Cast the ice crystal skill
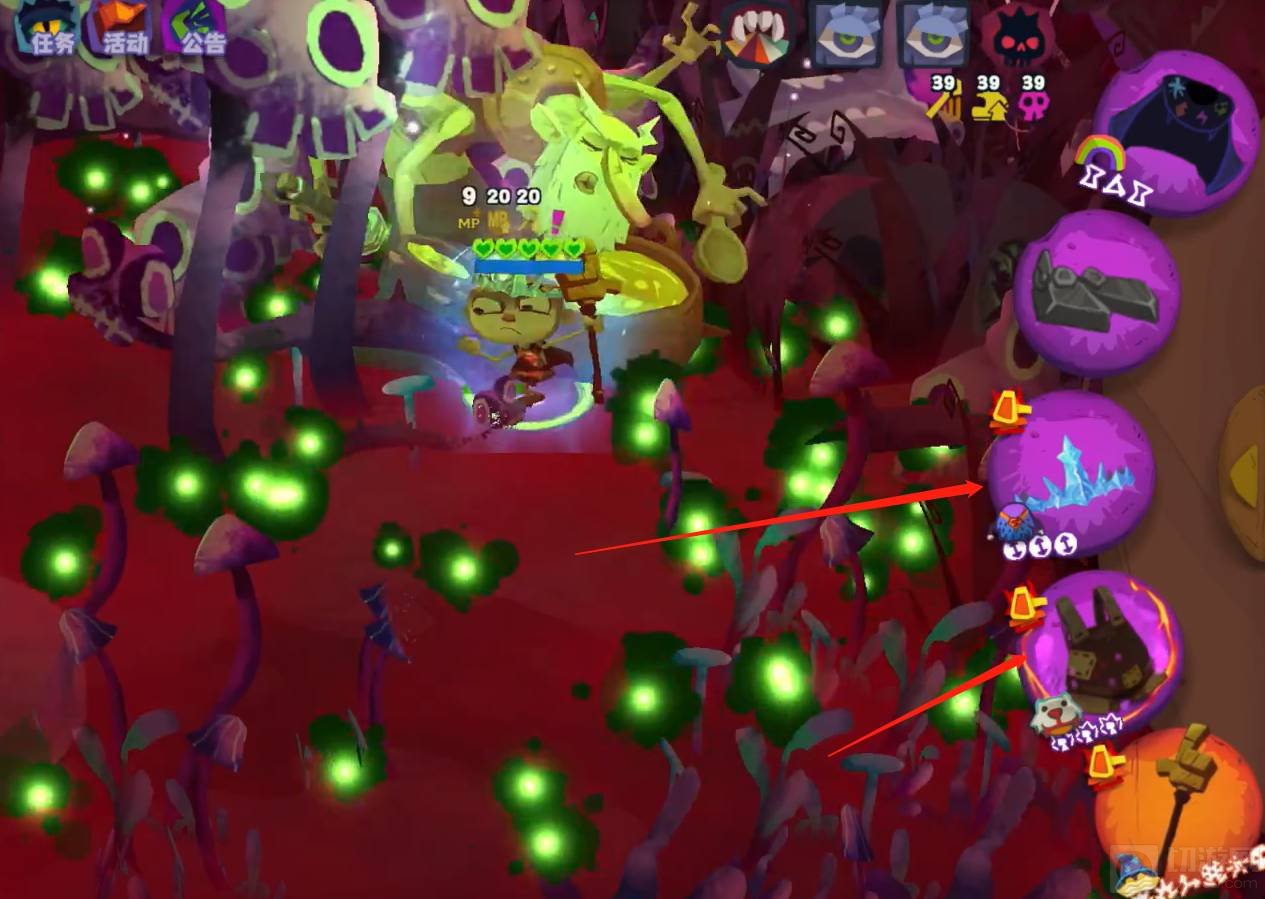 point(1072,472)
